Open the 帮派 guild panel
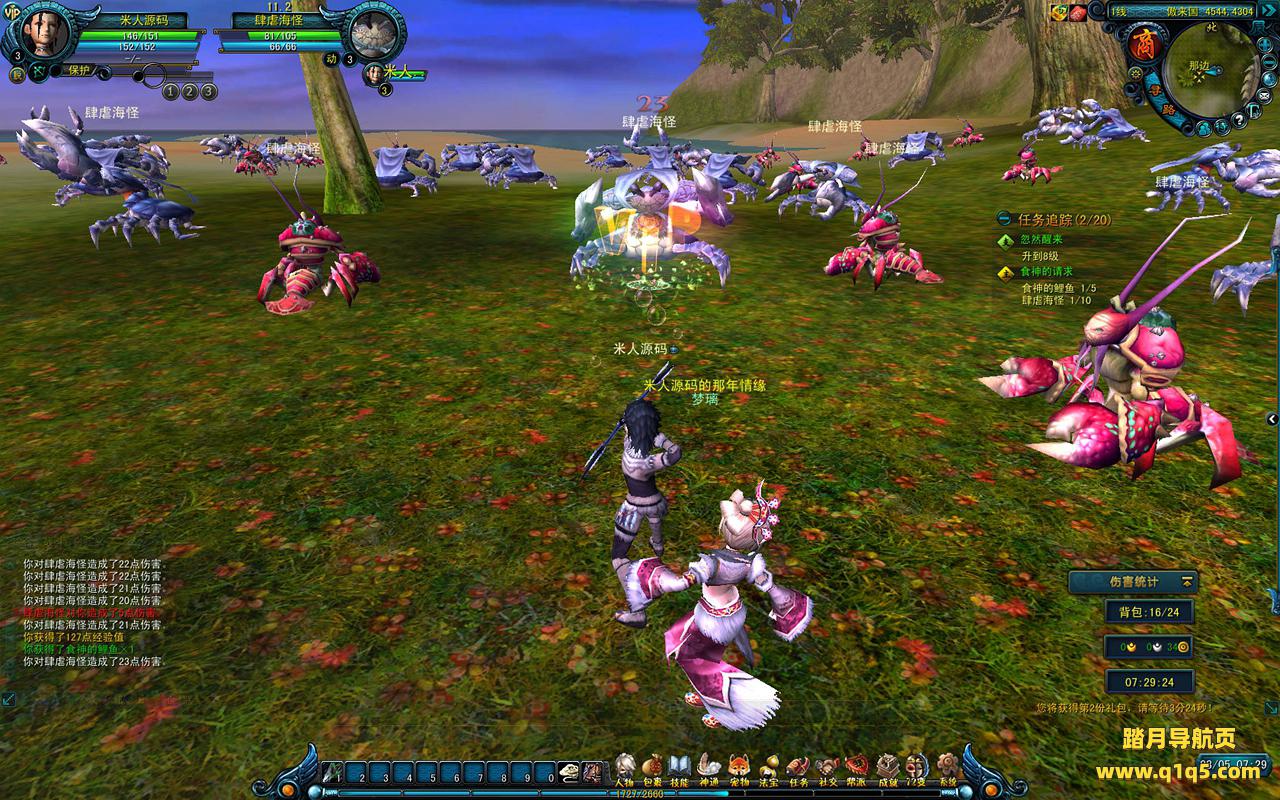Image resolution: width=1280 pixels, height=800 pixels. coord(857,768)
